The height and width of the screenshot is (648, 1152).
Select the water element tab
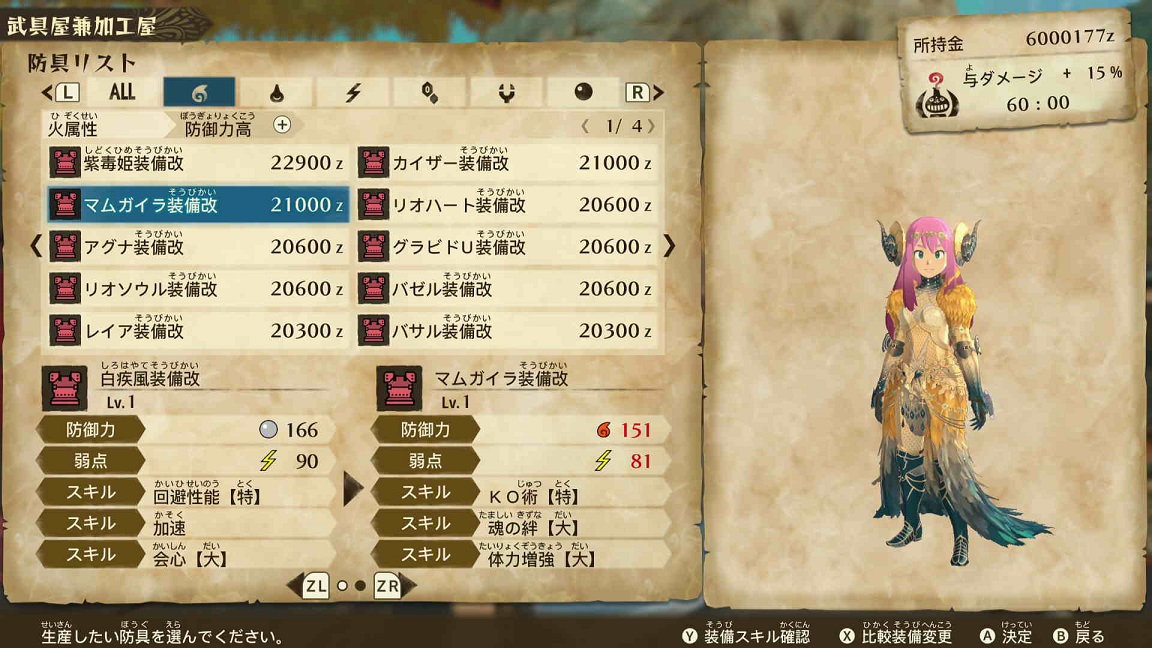[277, 92]
